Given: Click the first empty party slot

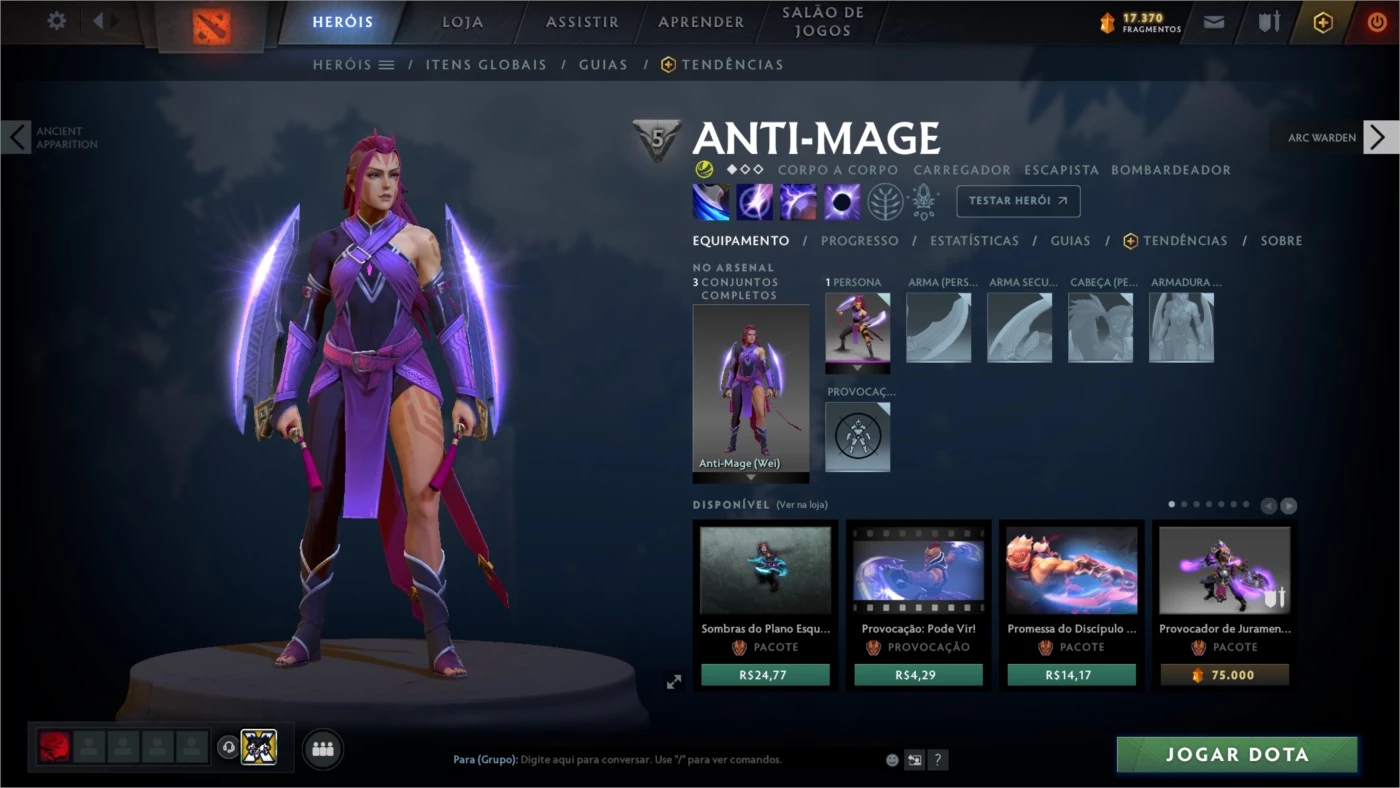Looking at the screenshot, I should (89, 746).
